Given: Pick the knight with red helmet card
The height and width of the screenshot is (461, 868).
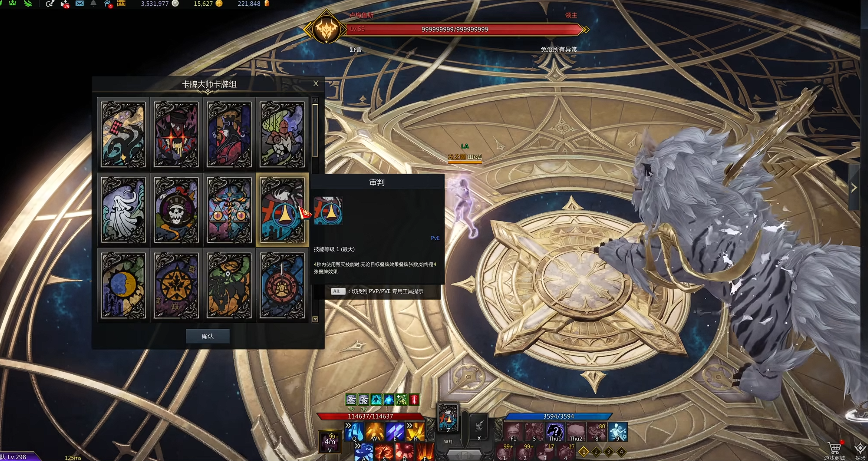Looking at the screenshot, I should 280,131.
